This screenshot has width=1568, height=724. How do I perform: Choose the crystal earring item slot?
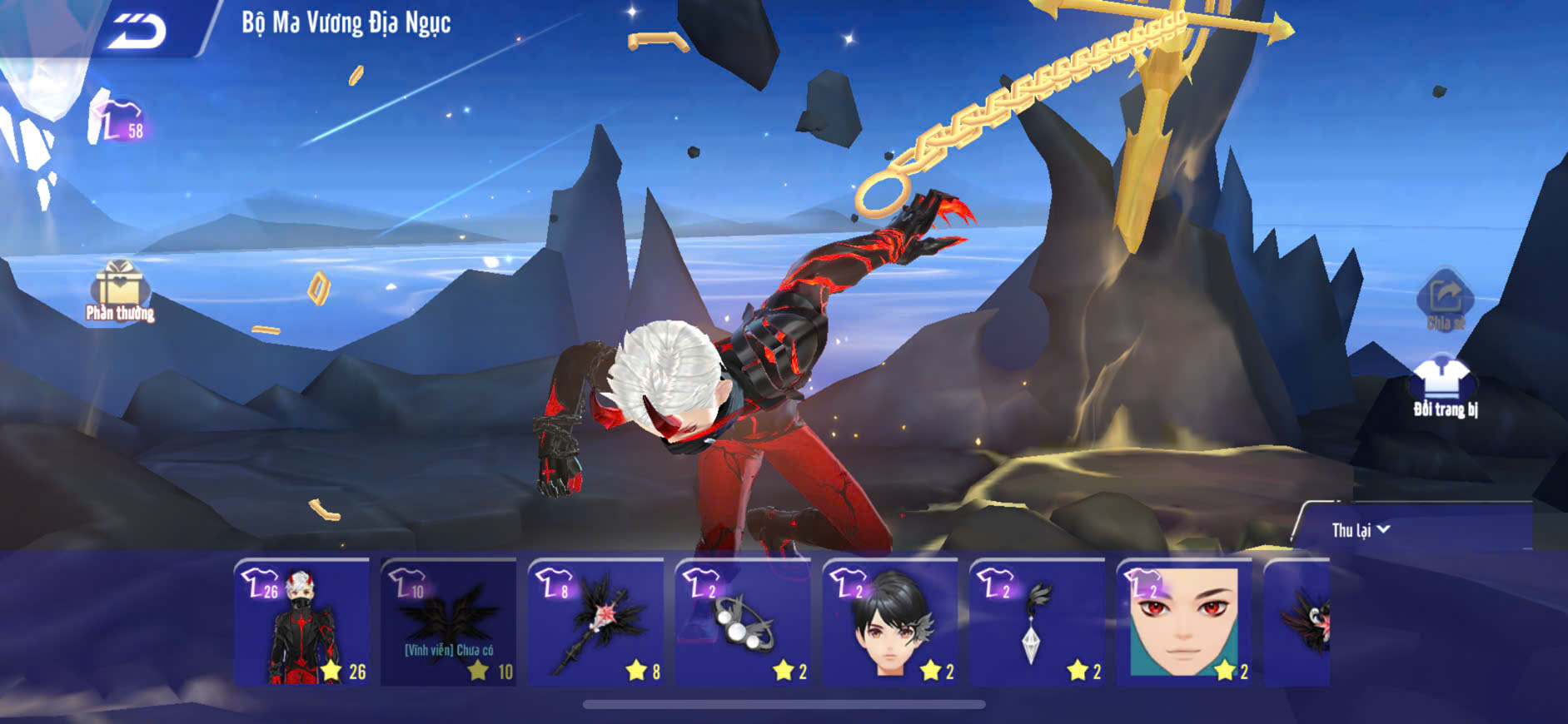(x=1038, y=622)
